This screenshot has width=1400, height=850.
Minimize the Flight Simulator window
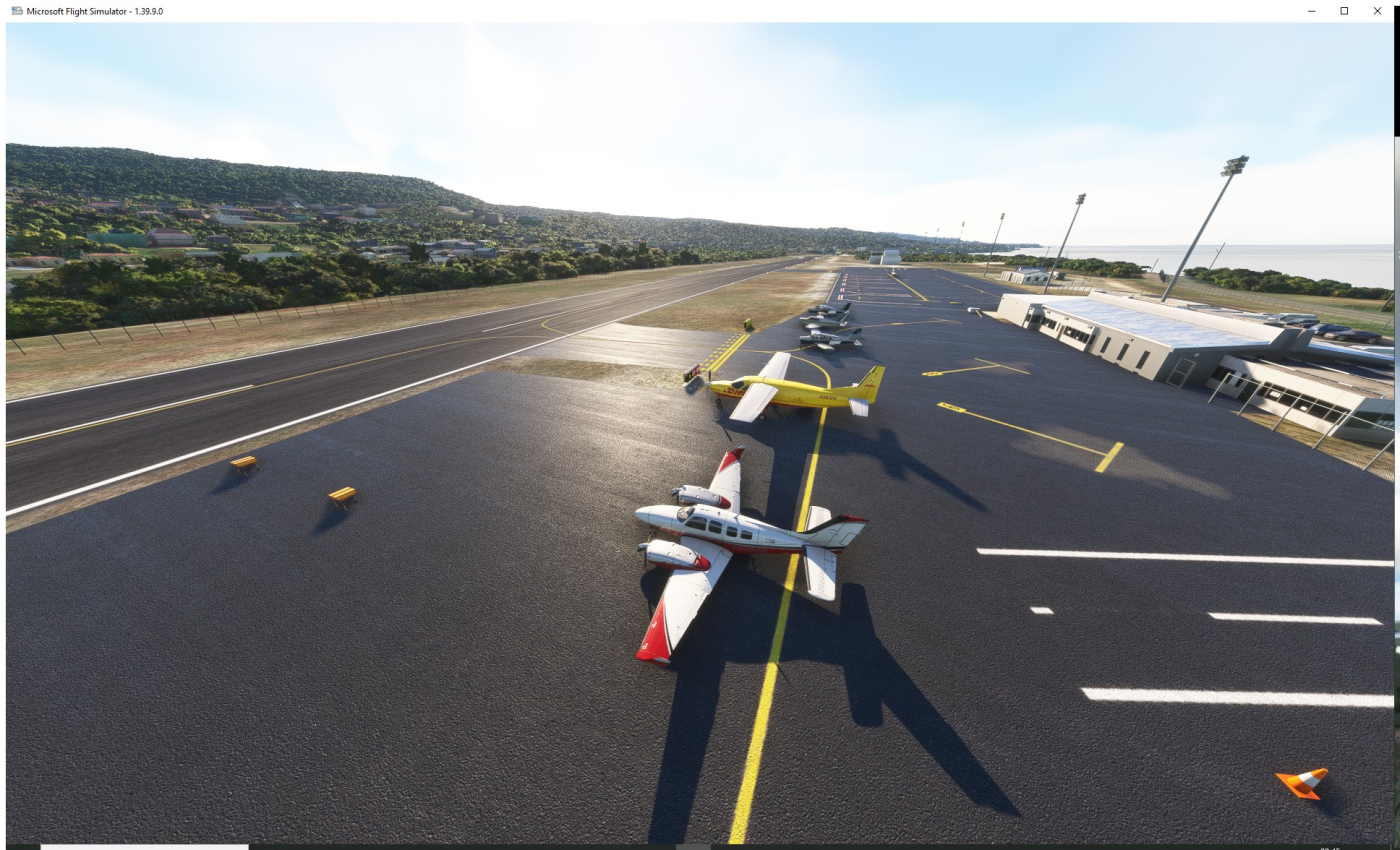pyautogui.click(x=1311, y=11)
